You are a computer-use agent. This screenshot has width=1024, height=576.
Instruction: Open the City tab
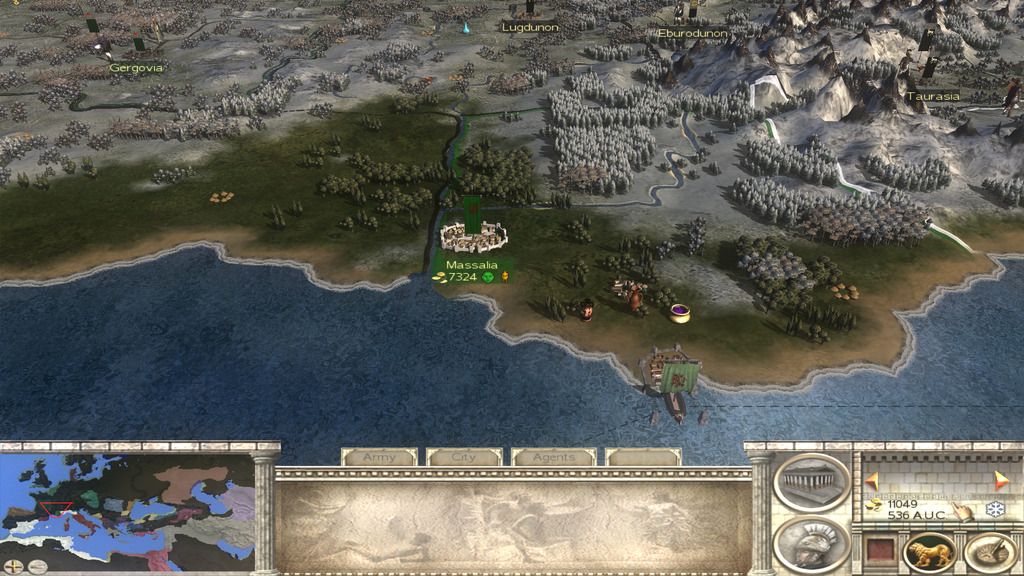coord(464,457)
